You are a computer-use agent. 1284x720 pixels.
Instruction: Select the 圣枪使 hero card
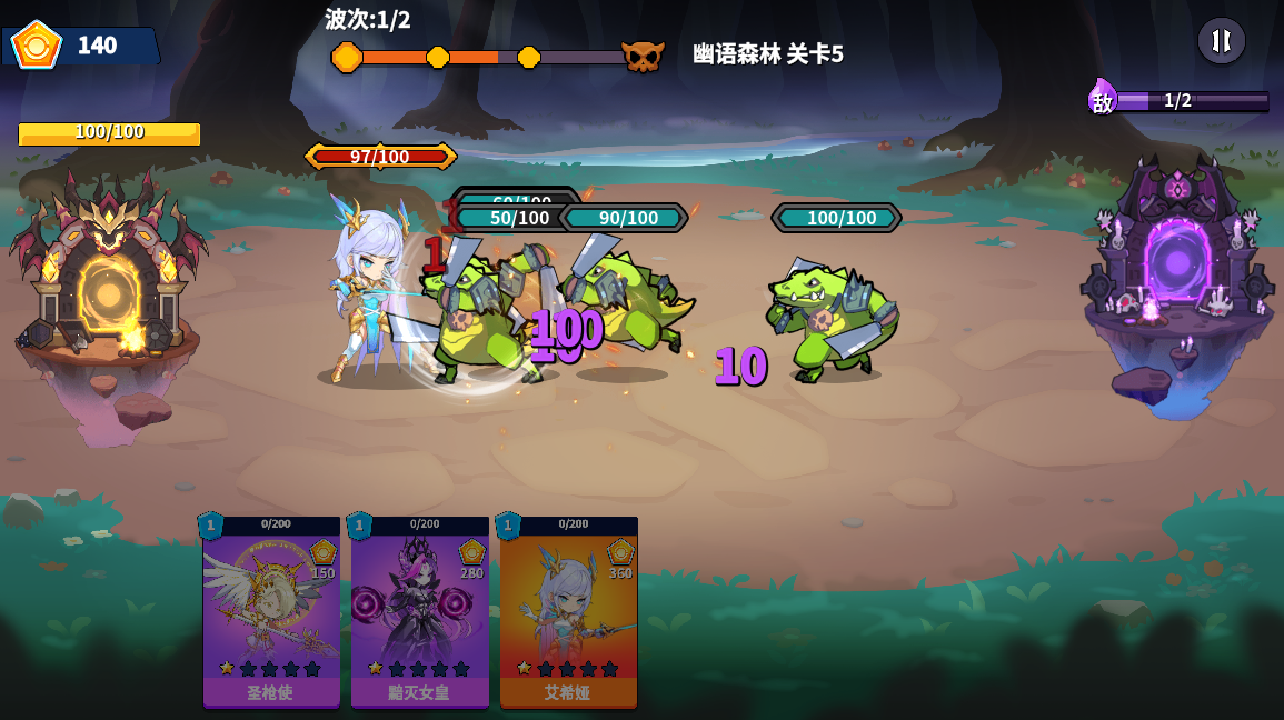click(x=270, y=615)
